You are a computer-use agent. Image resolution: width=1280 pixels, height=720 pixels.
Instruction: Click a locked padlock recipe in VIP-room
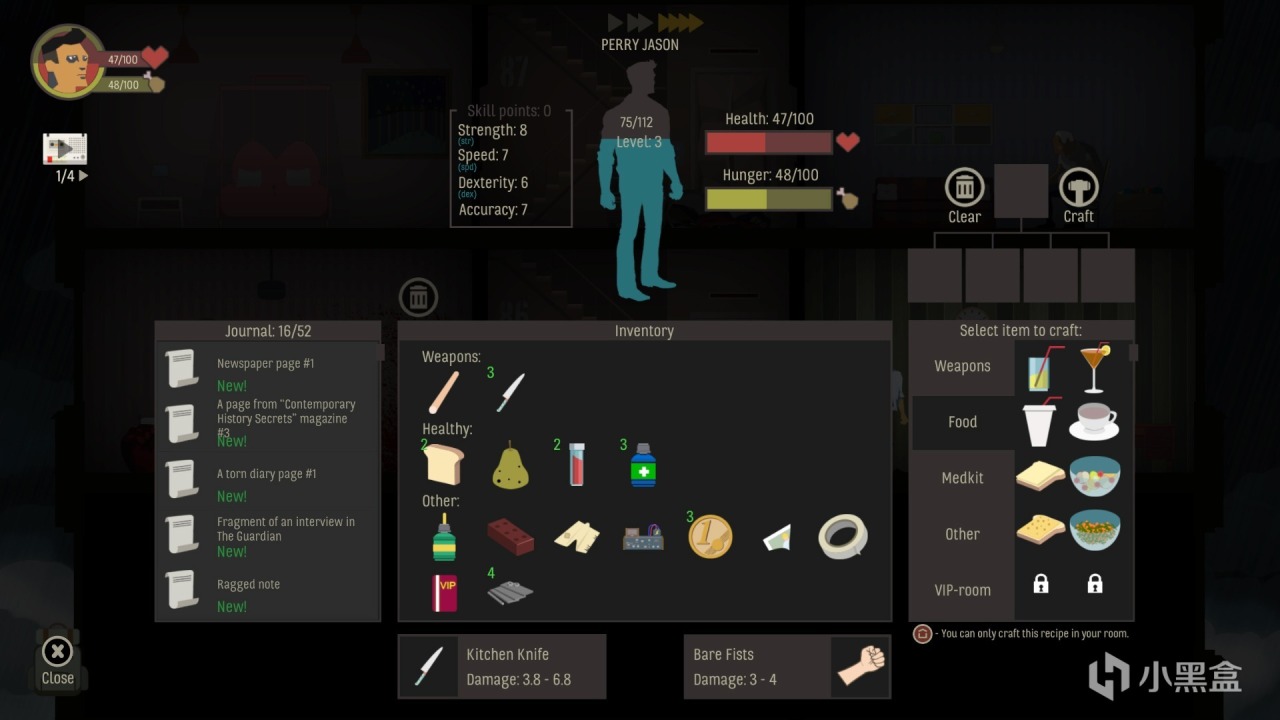pos(1040,583)
